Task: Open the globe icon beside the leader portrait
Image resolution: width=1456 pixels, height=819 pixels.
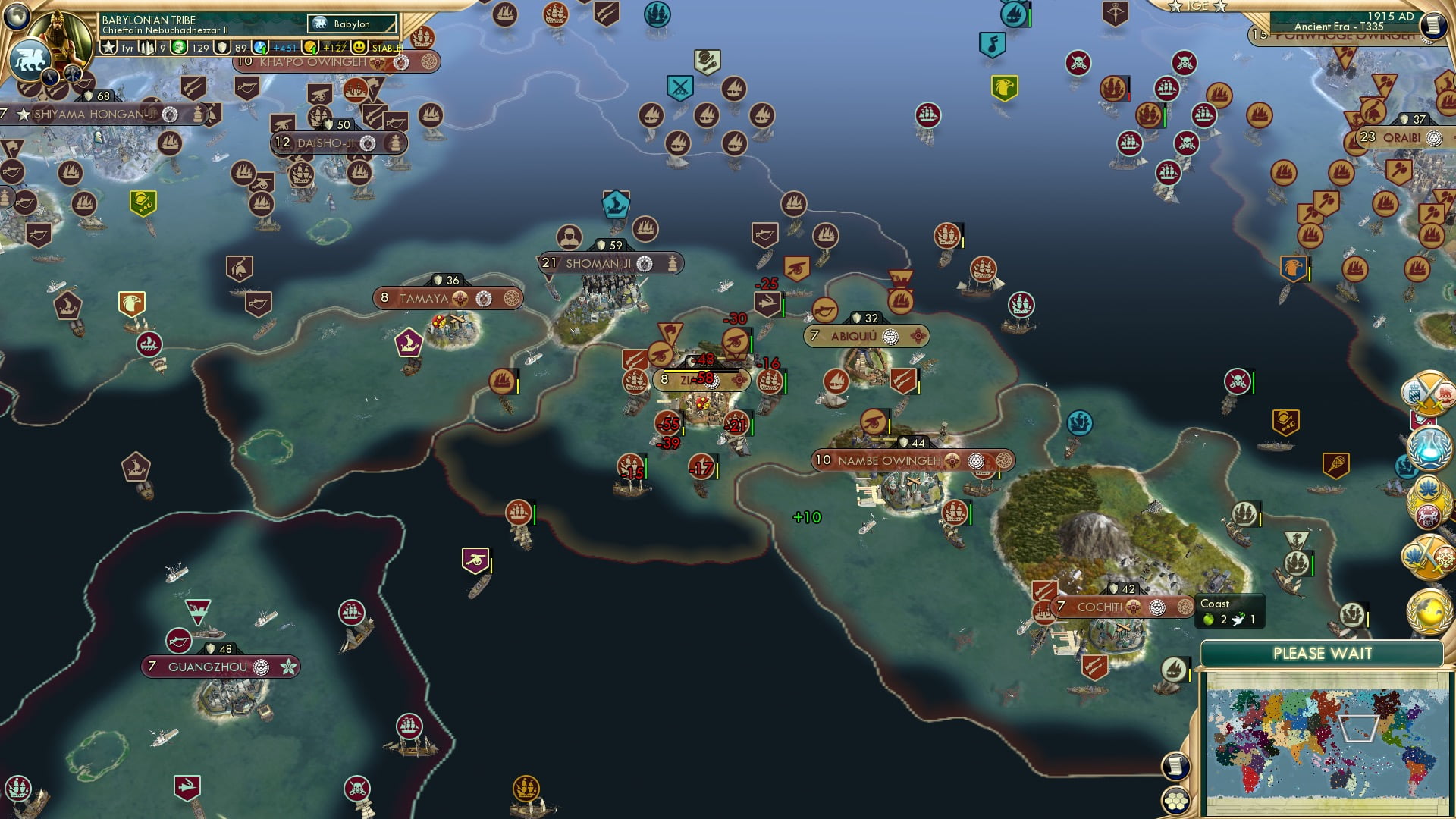Action: [16, 15]
